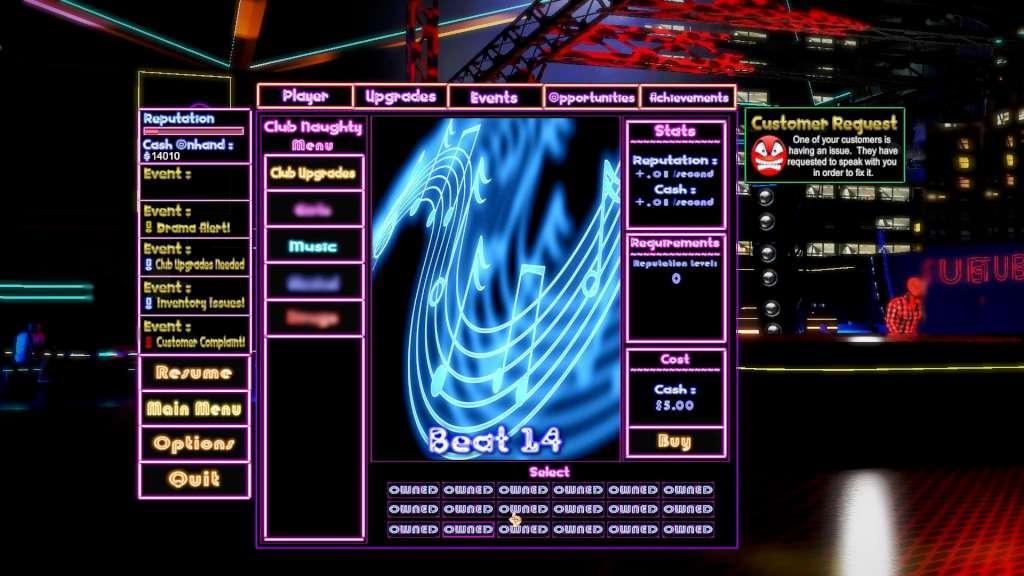View the Achievements tab

pyautogui.click(x=688, y=97)
